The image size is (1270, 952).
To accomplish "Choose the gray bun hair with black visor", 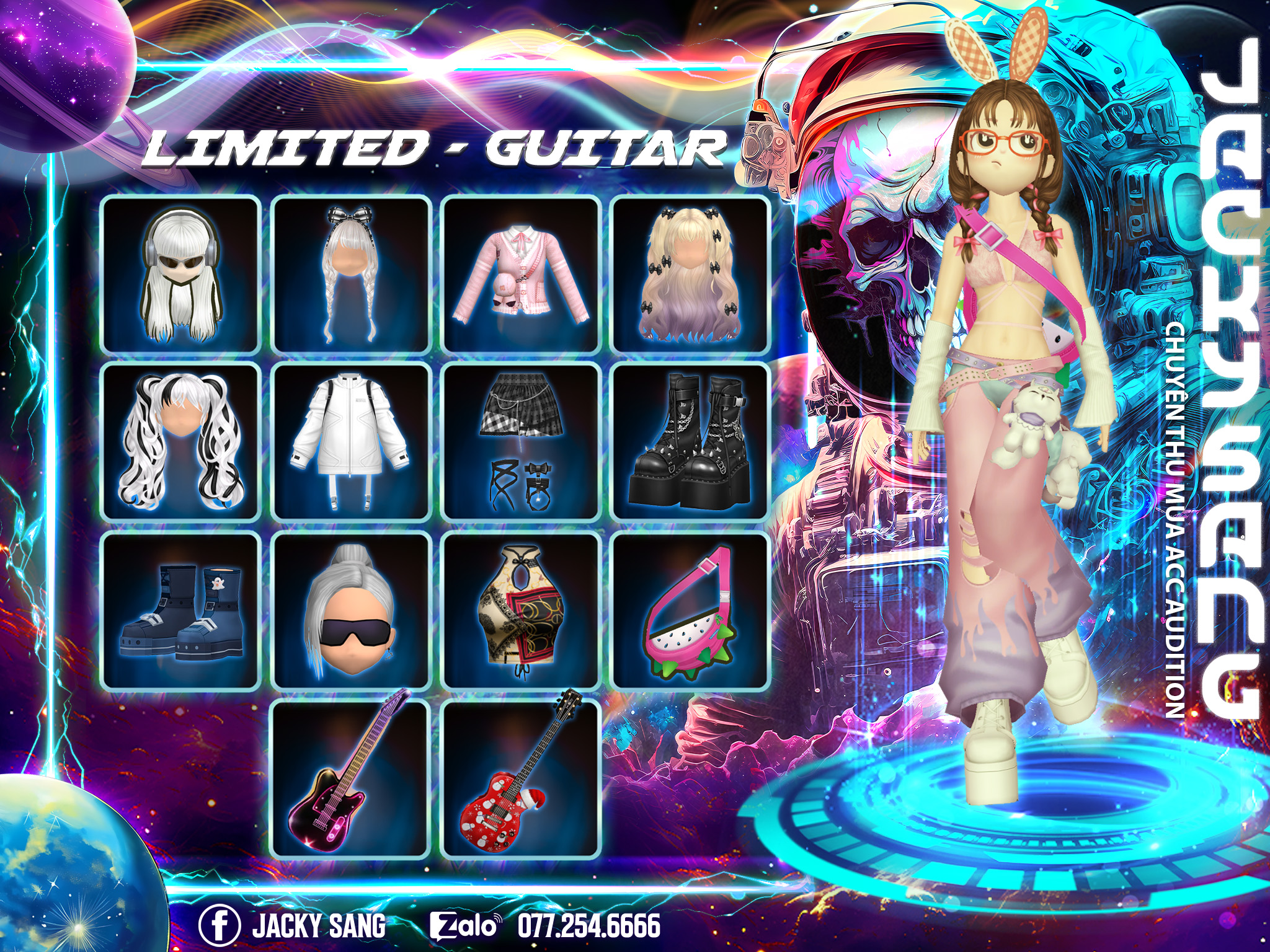I will (x=351, y=610).
